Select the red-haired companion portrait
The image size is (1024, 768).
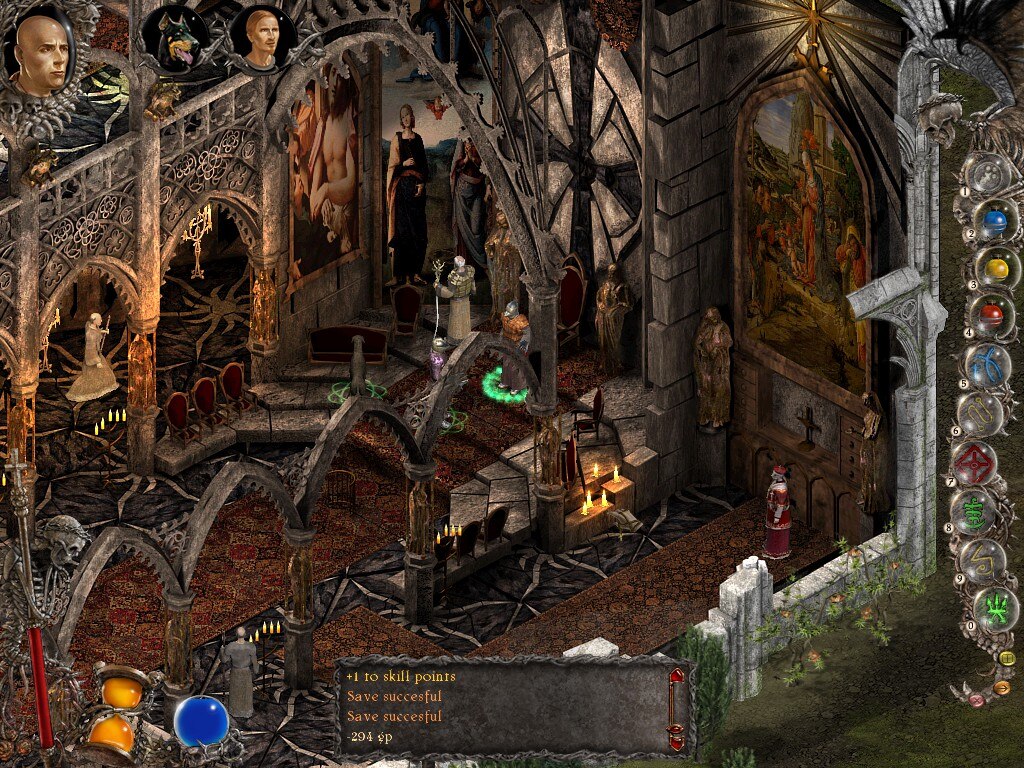pyautogui.click(x=262, y=38)
